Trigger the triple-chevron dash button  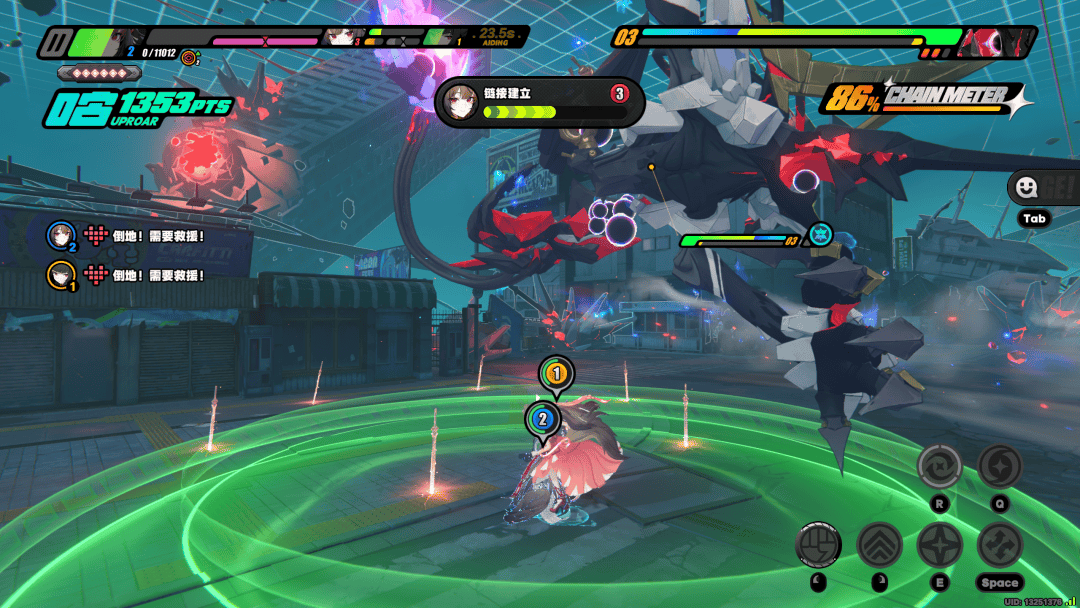[879, 545]
